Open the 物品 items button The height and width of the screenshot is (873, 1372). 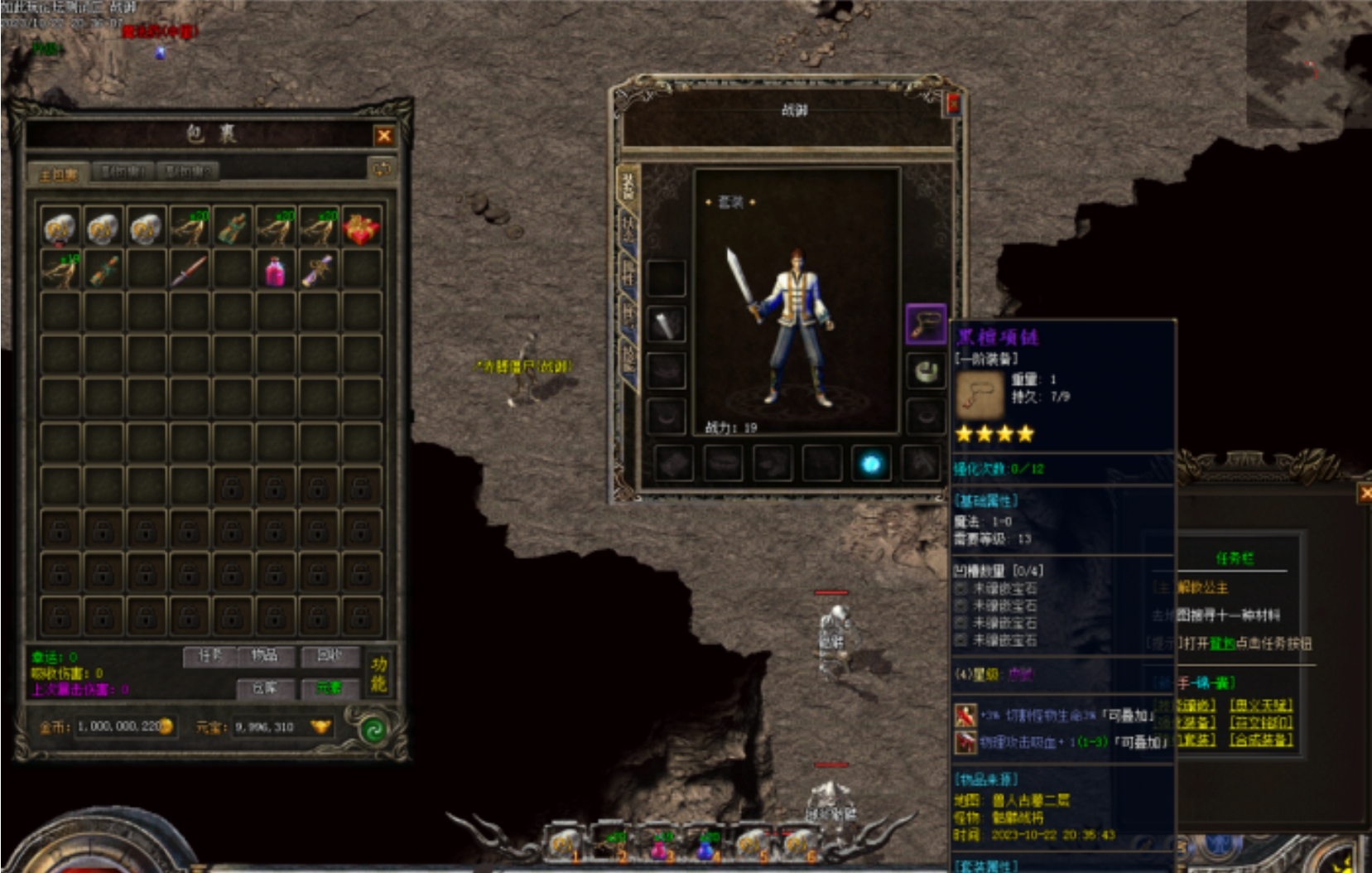[x=264, y=656]
